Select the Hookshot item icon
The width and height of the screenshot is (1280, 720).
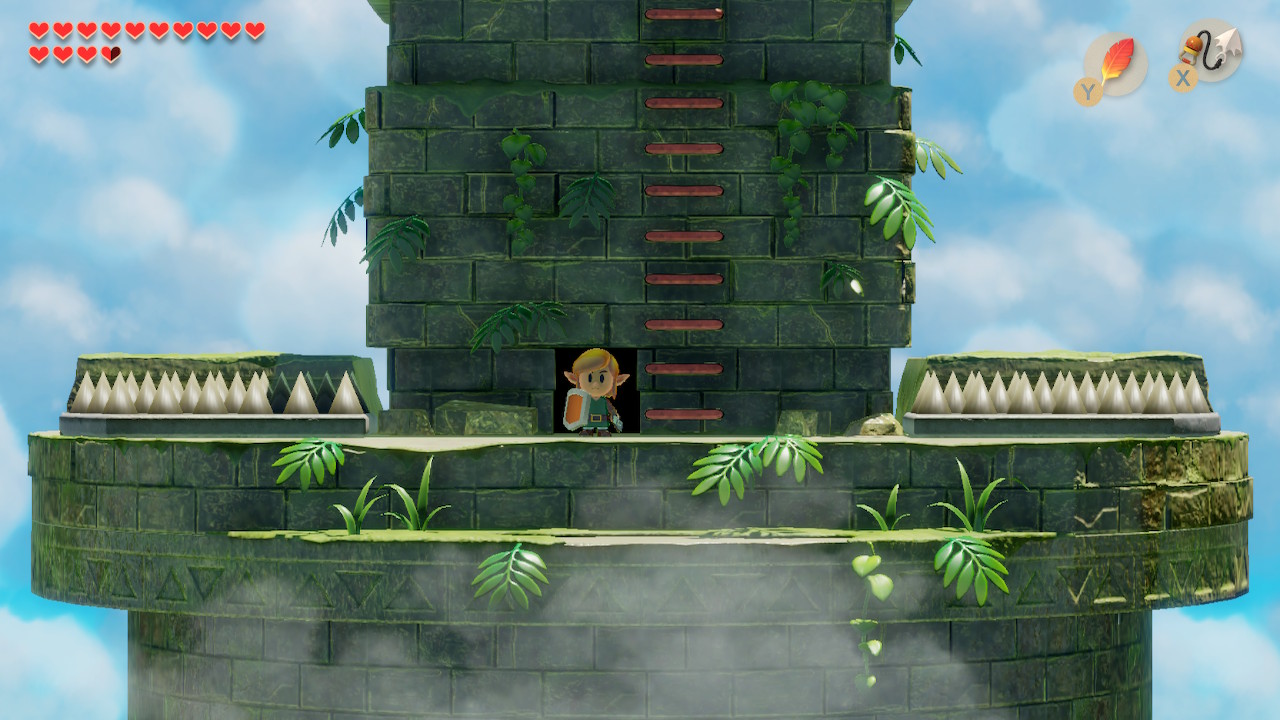pyautogui.click(x=1211, y=50)
